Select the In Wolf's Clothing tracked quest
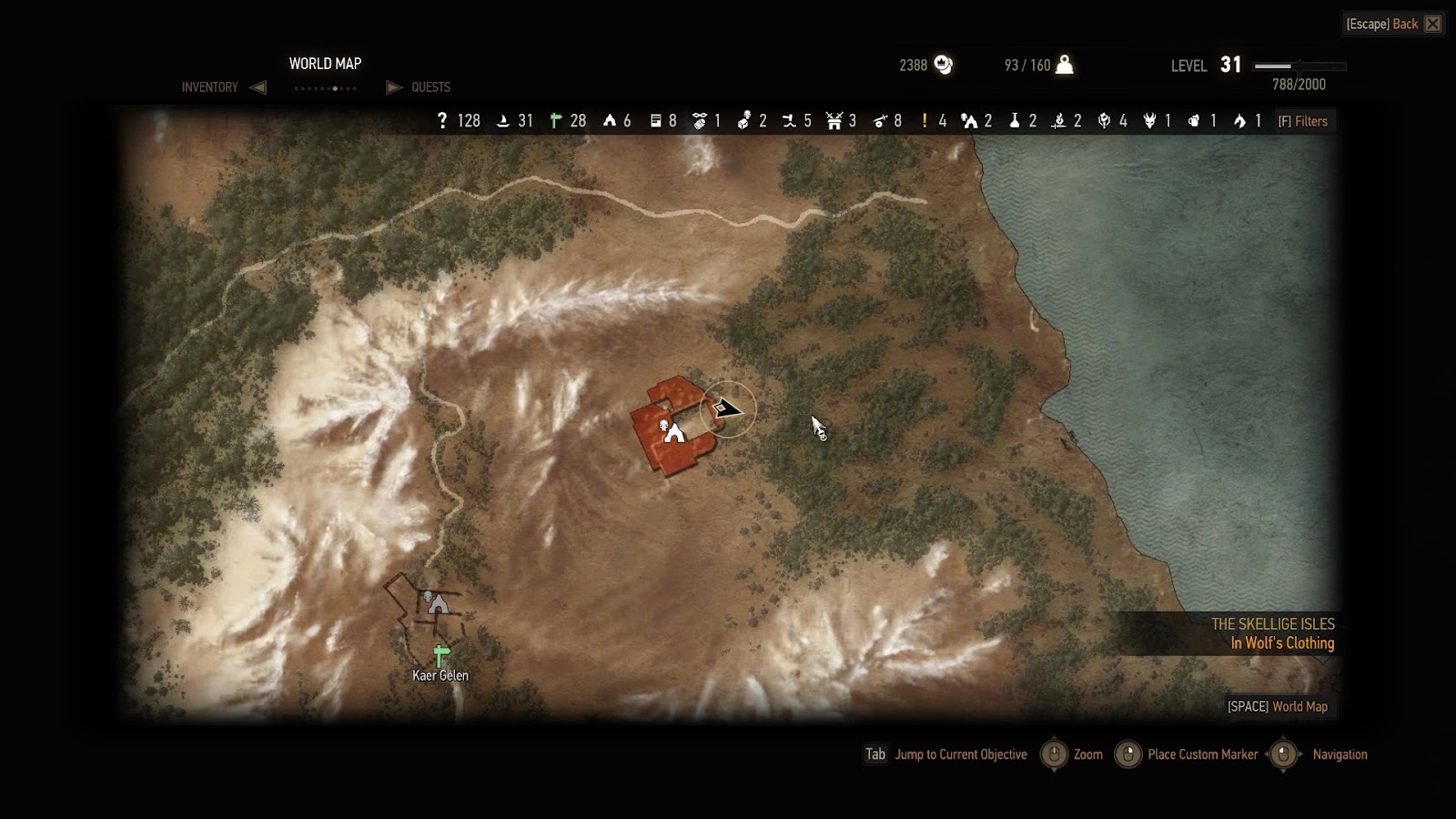1456x819 pixels. click(x=1282, y=643)
